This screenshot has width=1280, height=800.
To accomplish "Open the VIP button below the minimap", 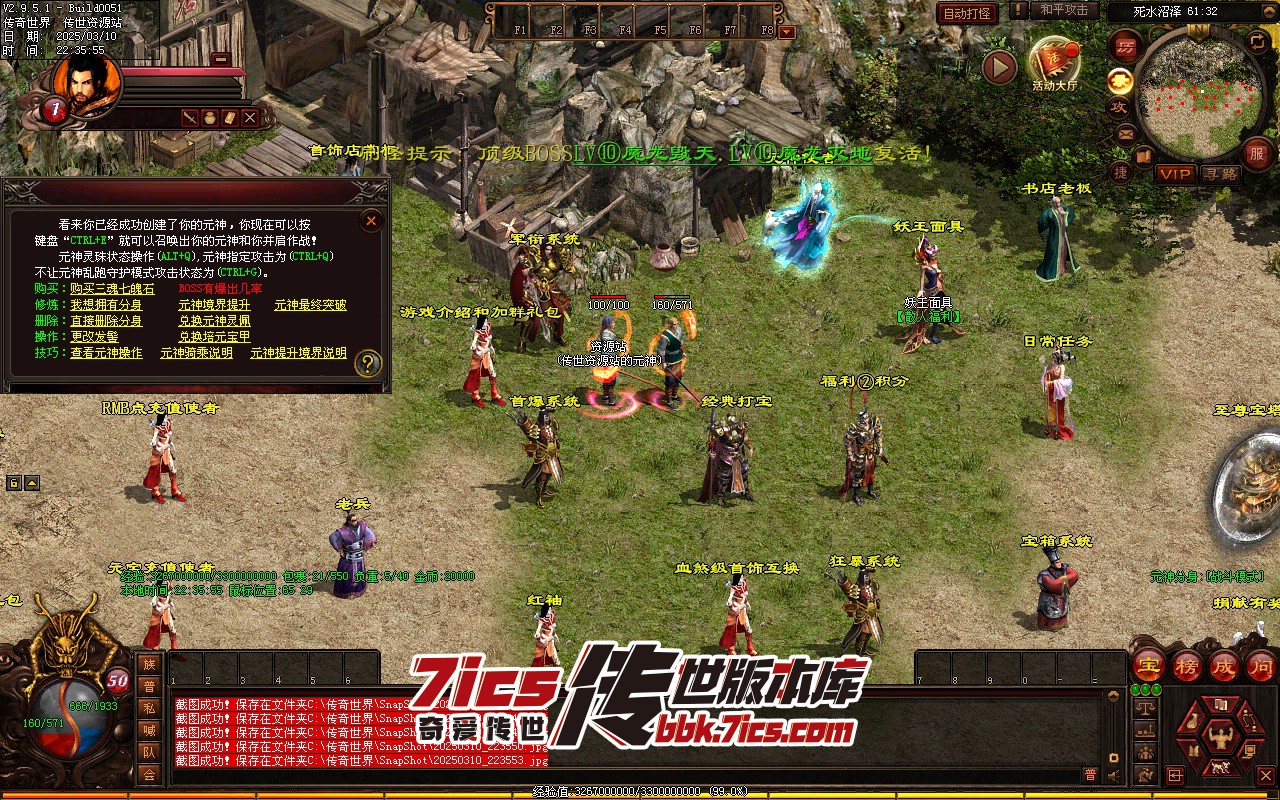I will click(x=1175, y=174).
